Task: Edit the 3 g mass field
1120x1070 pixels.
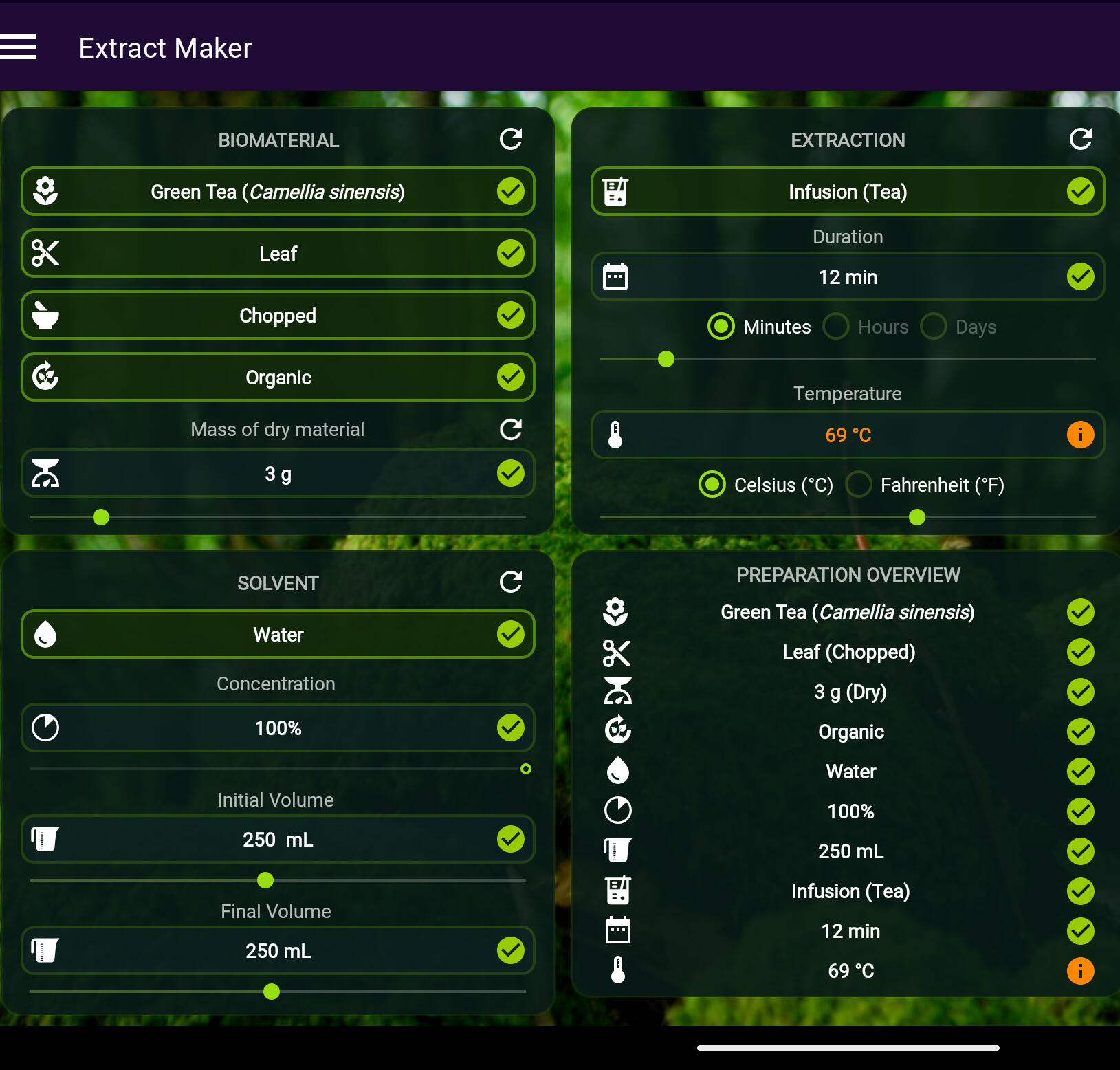Action: [x=278, y=474]
